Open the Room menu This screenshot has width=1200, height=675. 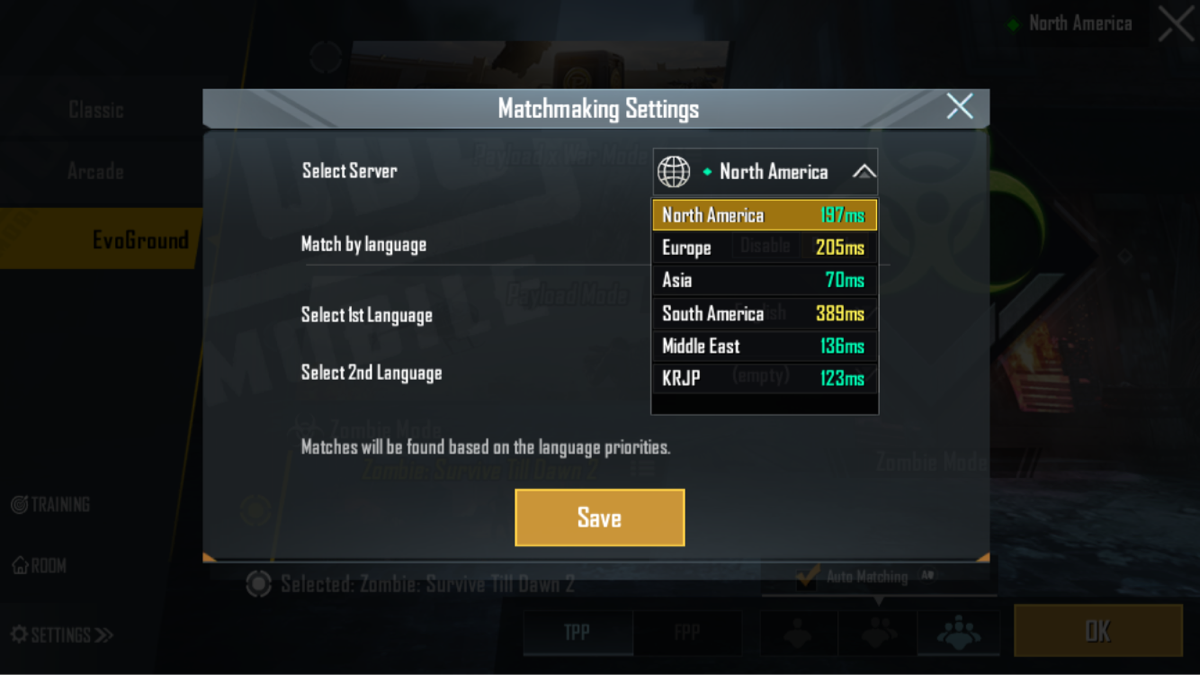[39, 566]
